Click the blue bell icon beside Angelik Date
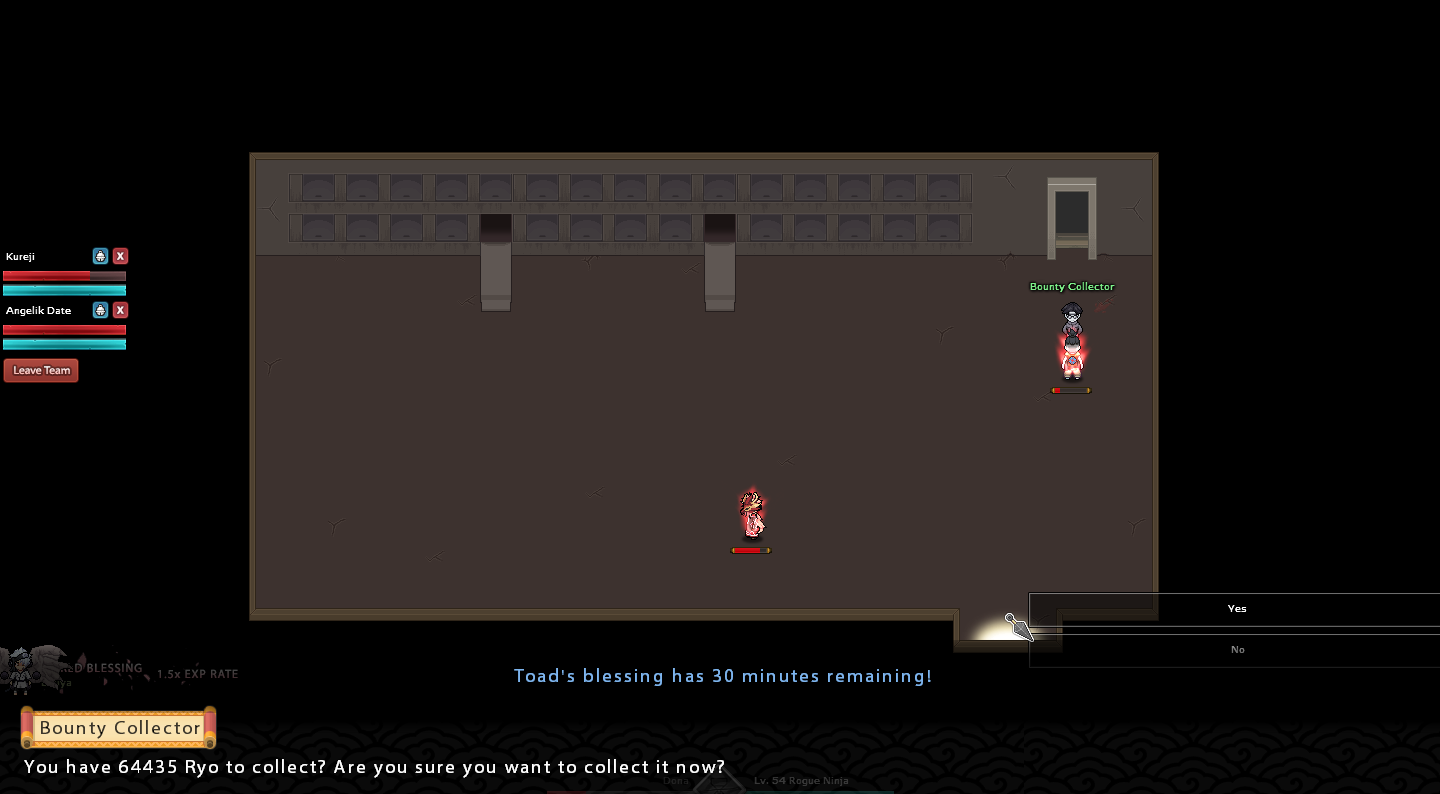 tap(100, 310)
